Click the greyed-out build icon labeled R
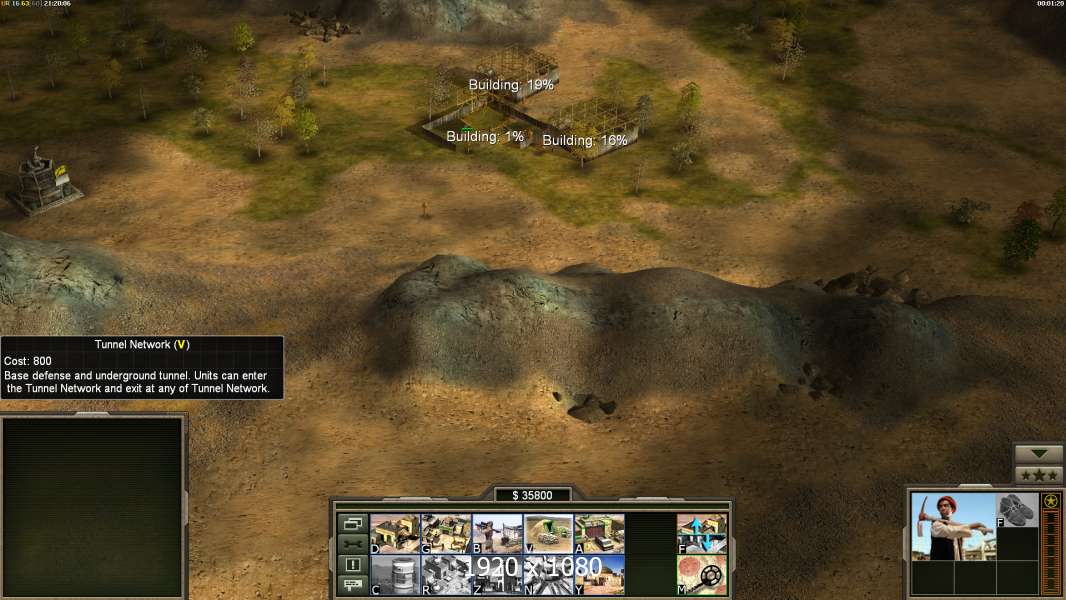Image resolution: width=1066 pixels, height=600 pixels. point(446,574)
